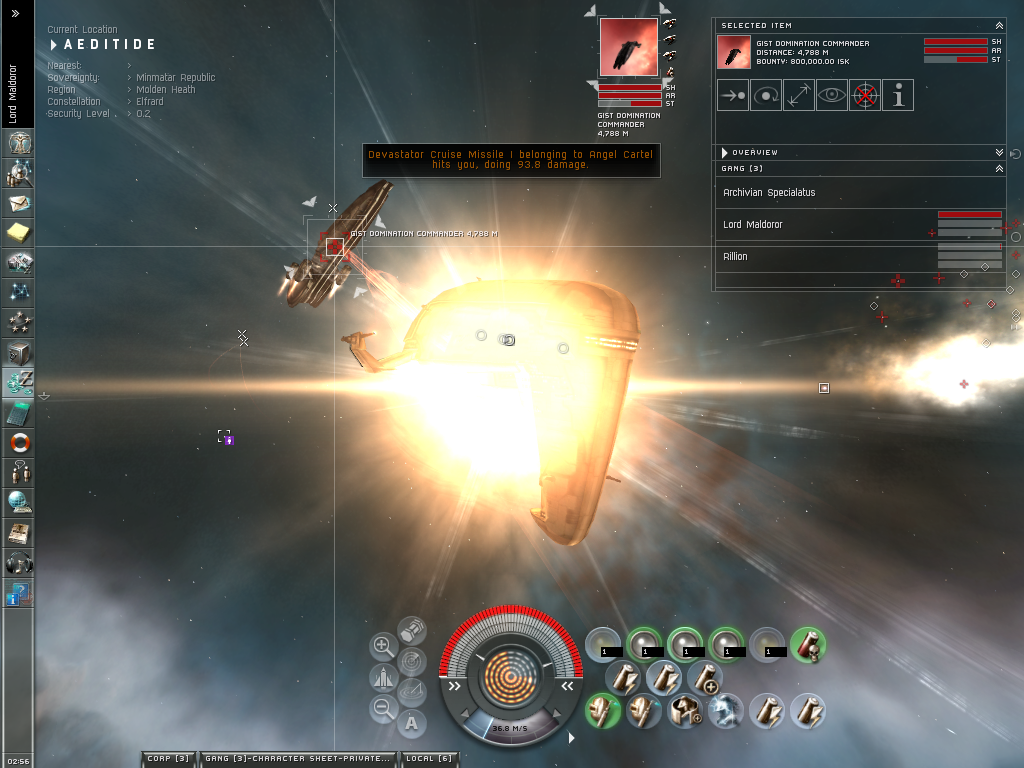Select gang member Rillion
The image size is (1024, 768).
[x=735, y=257]
